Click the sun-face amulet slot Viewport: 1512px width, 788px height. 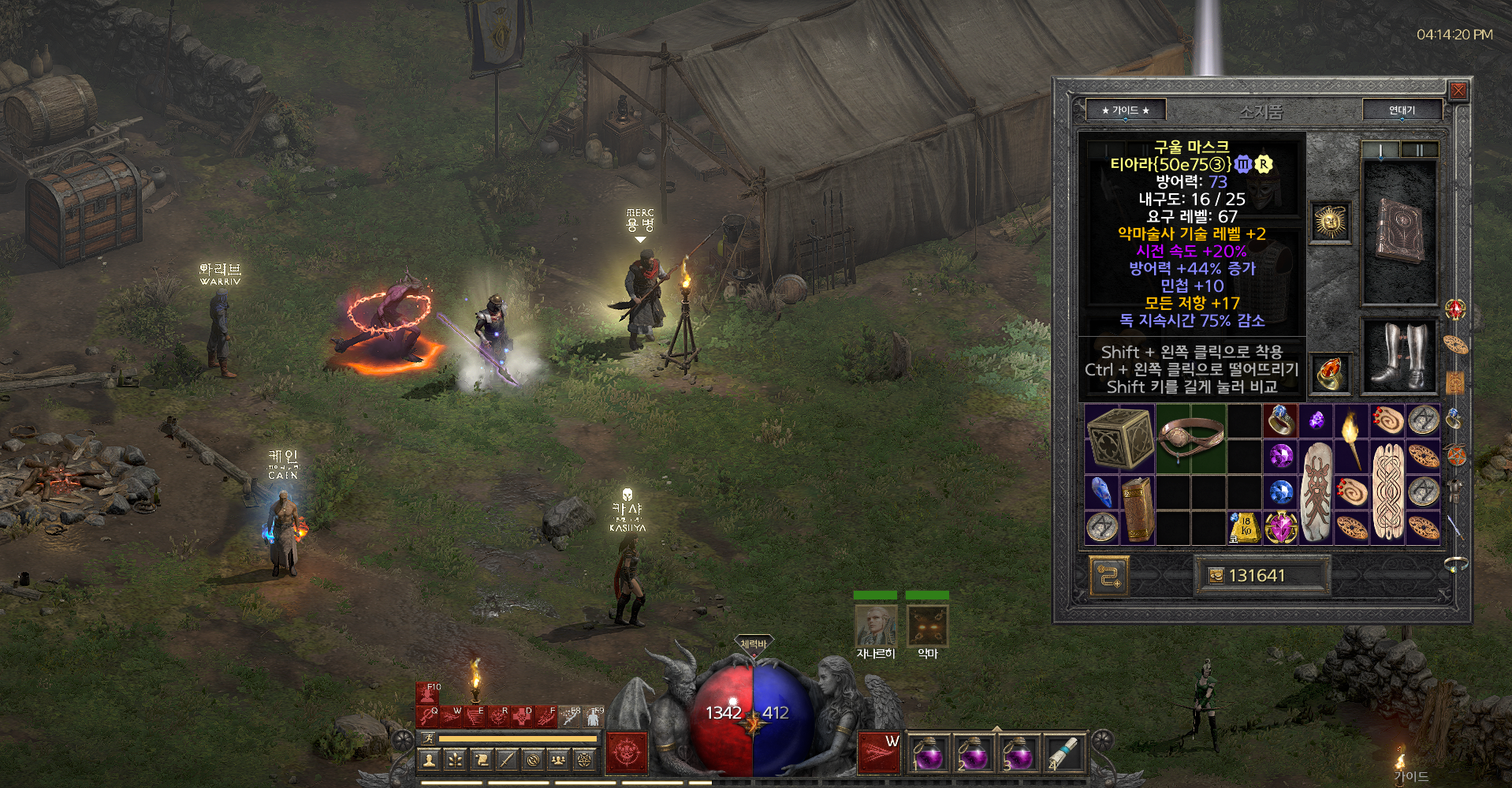(1331, 221)
